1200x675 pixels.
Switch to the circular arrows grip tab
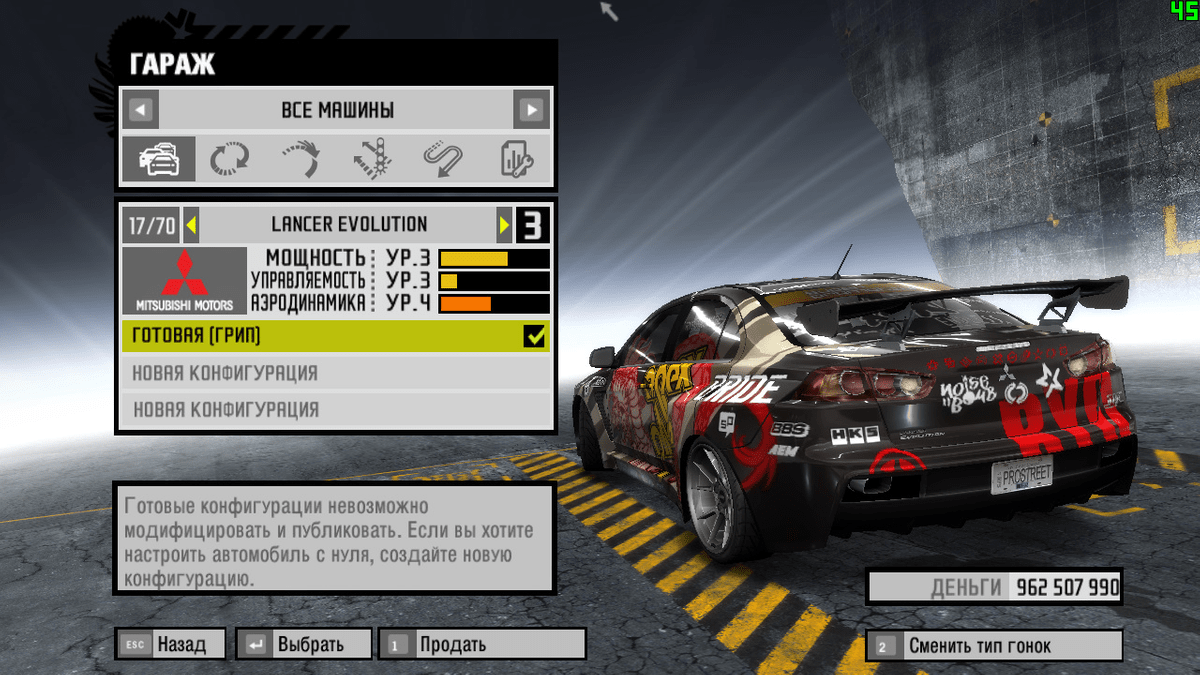click(229, 160)
